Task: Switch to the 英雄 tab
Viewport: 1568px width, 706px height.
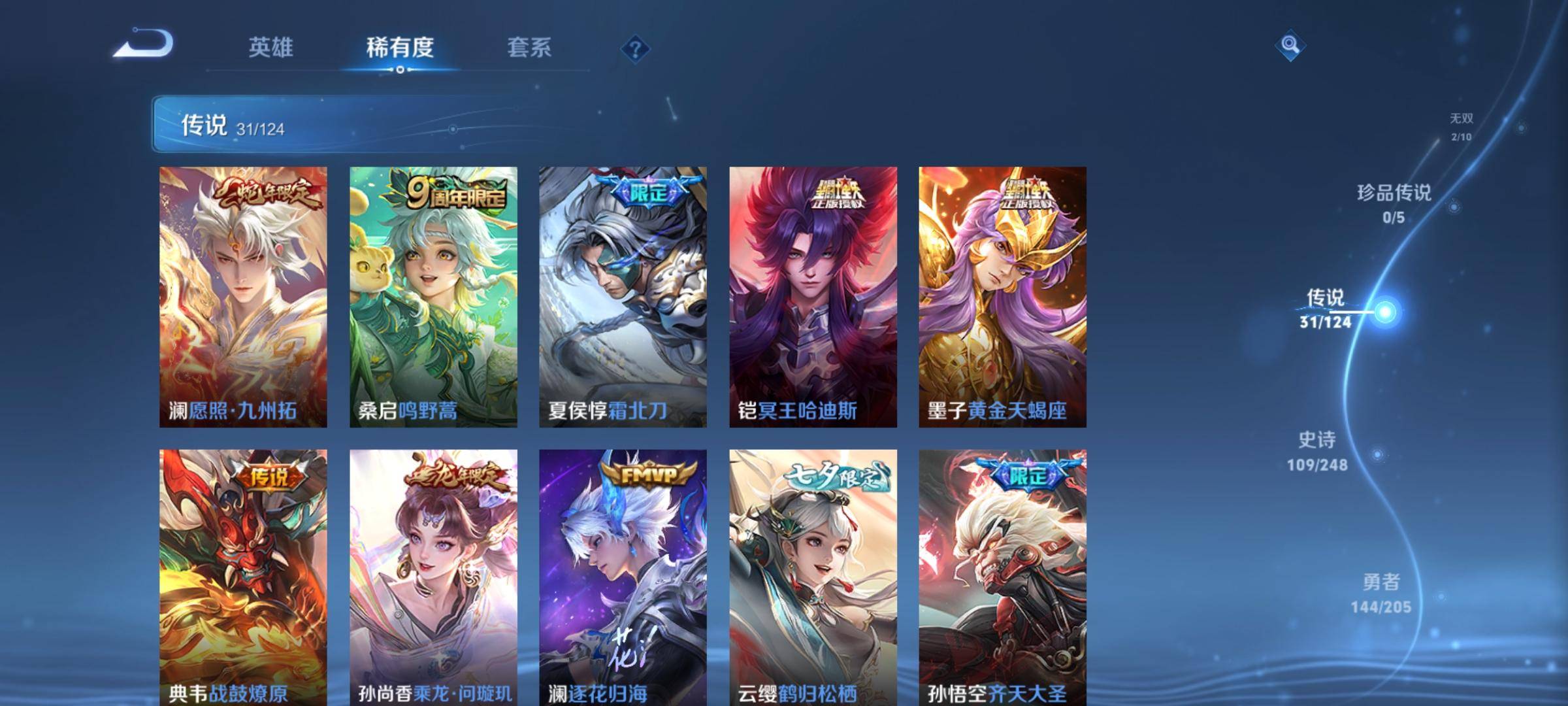Action: (272, 48)
